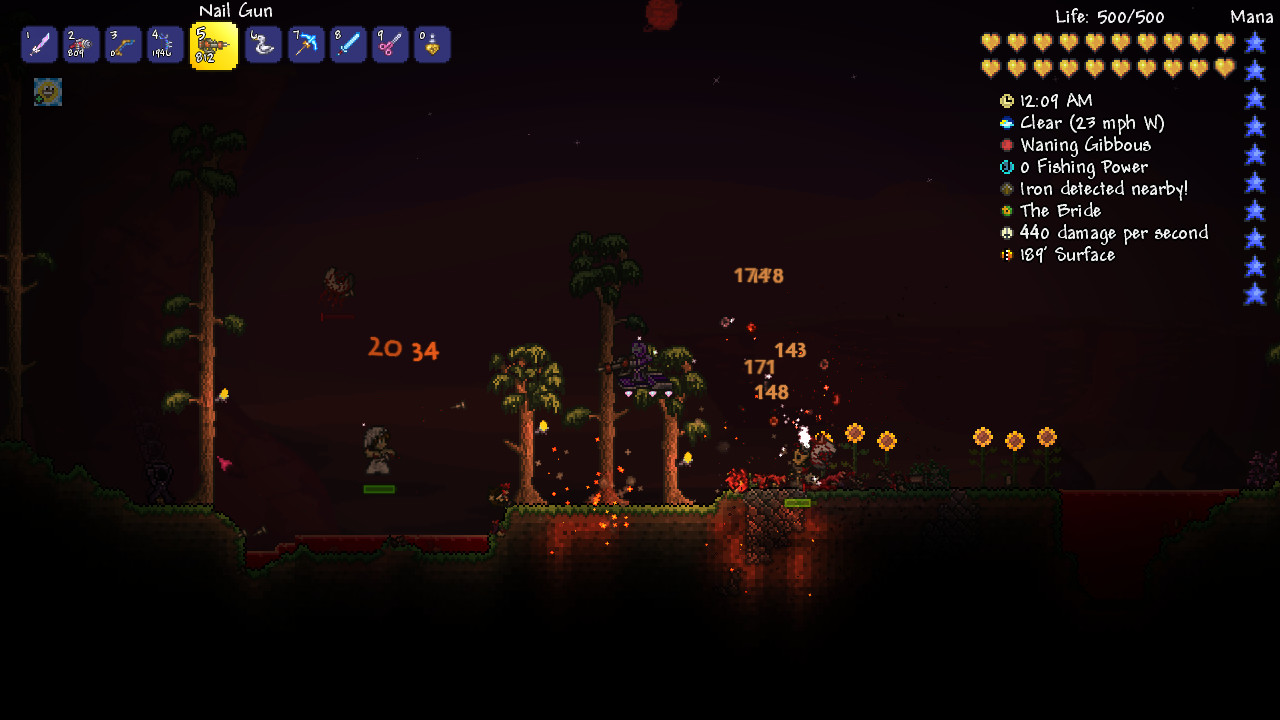Select the gun with 809 ammo in slot 2
1280x720 pixels.
coord(80,43)
